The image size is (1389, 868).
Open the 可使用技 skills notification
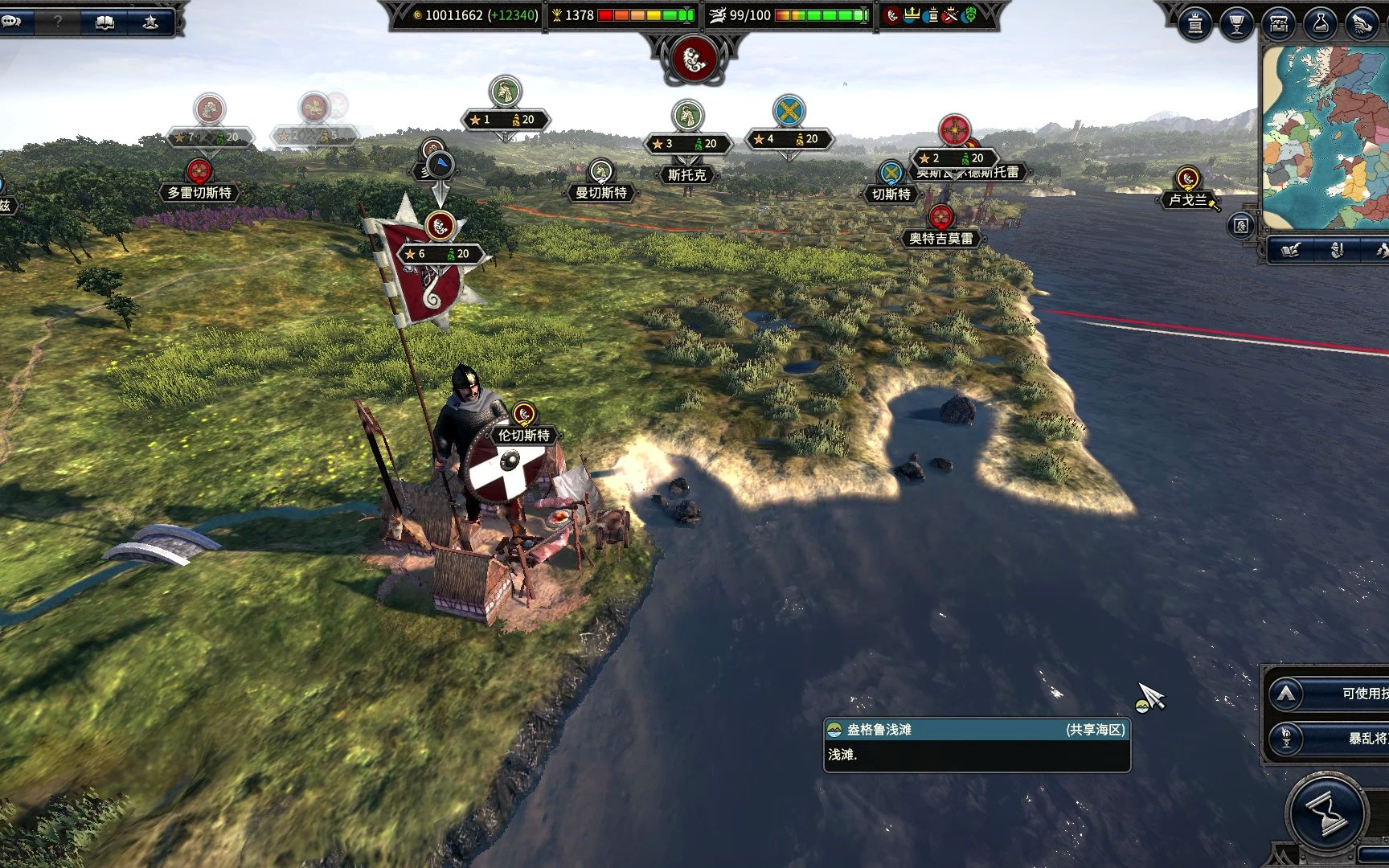click(1334, 694)
